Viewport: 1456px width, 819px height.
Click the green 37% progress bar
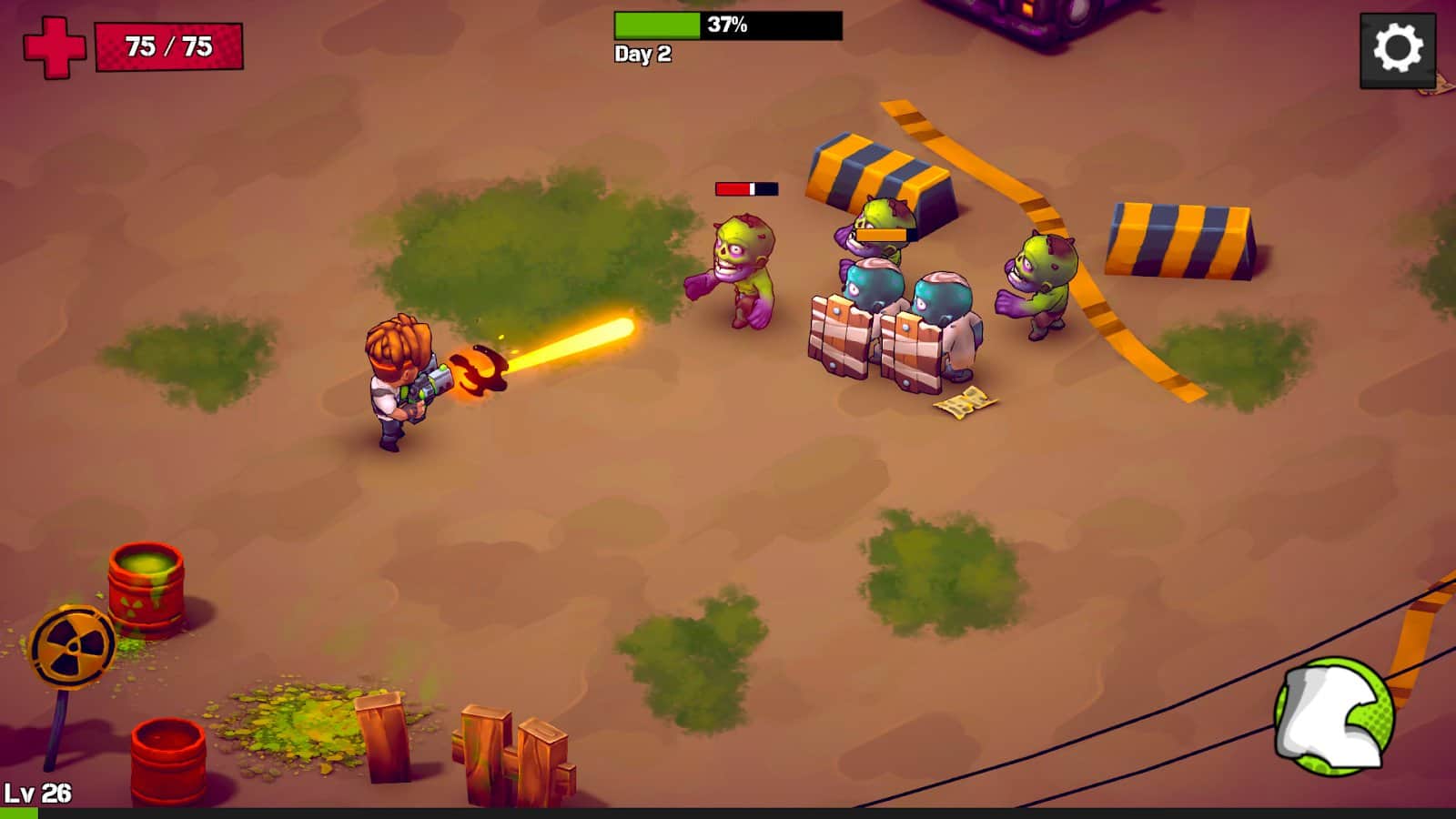pyautogui.click(x=655, y=25)
